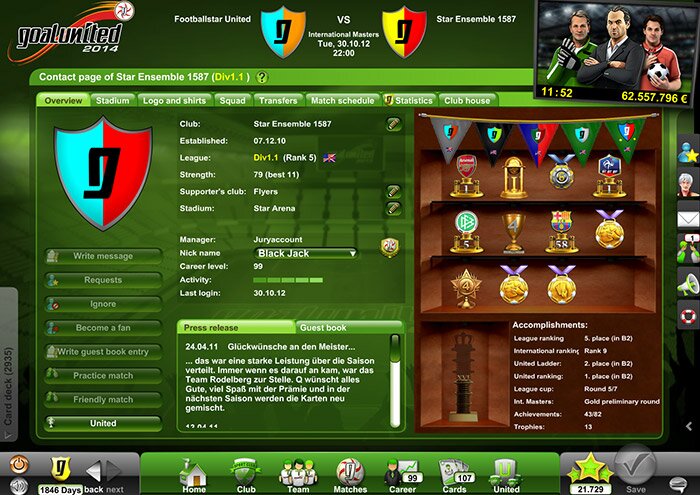
Task: Go to the Club house tab
Action: pos(467,101)
